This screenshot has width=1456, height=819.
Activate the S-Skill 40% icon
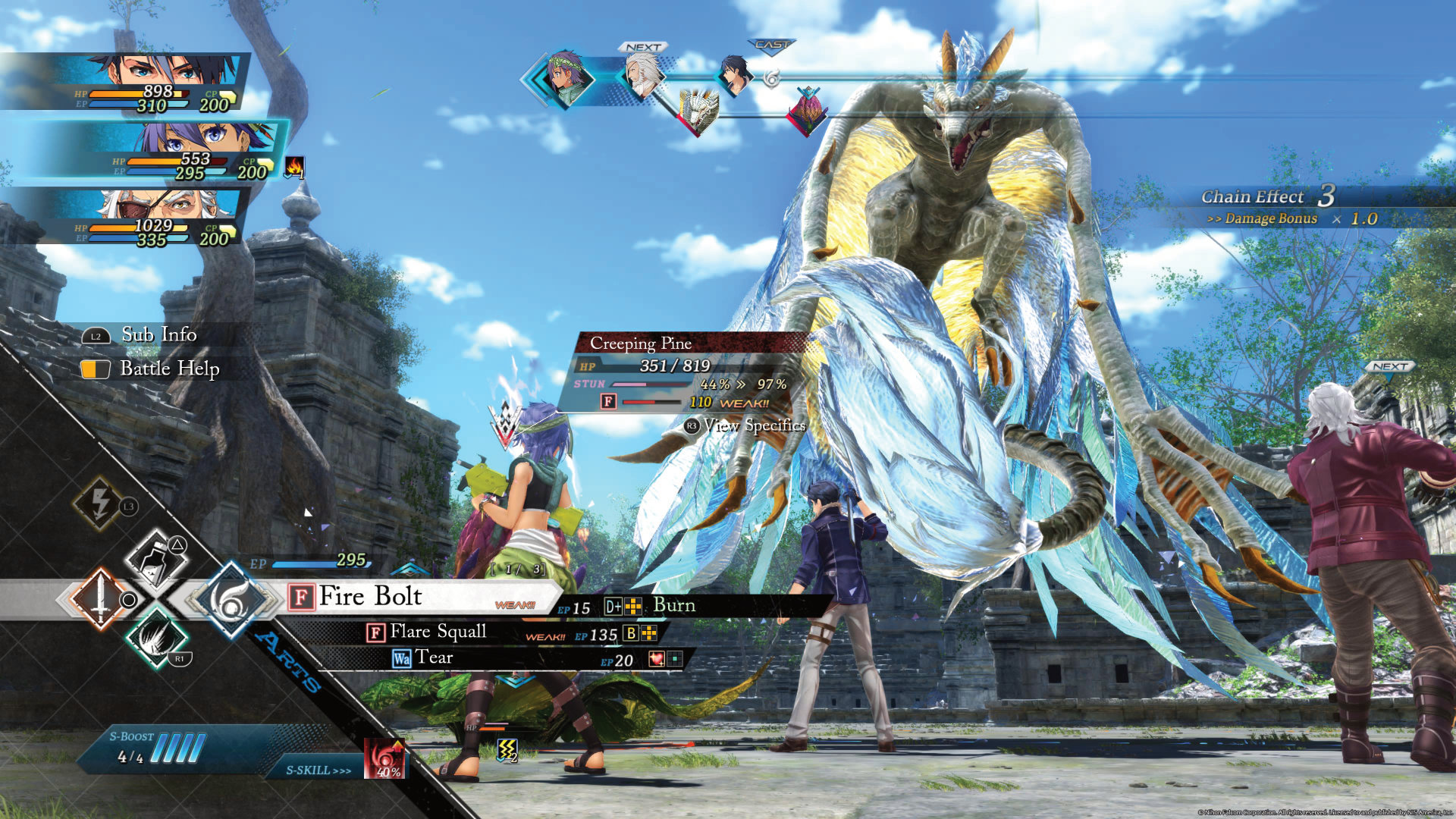pyautogui.click(x=385, y=758)
